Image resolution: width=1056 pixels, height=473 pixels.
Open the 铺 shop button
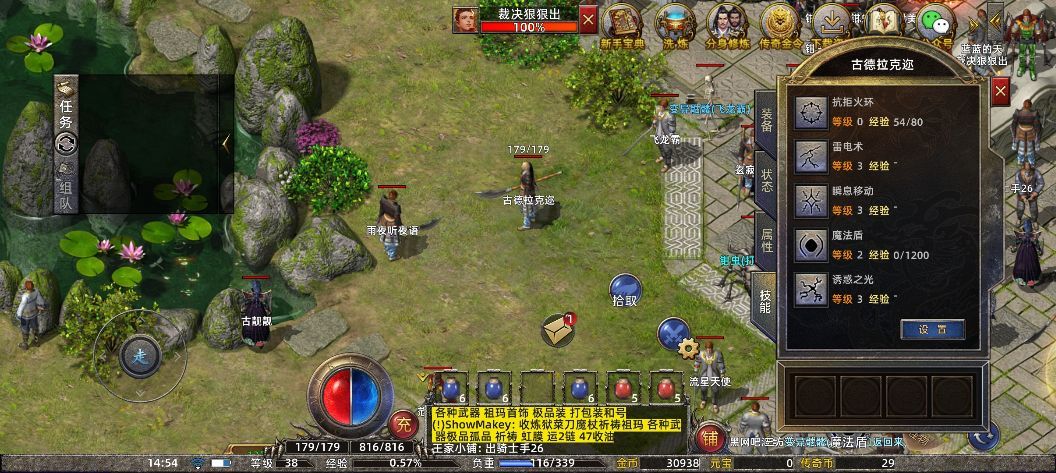coord(710,437)
